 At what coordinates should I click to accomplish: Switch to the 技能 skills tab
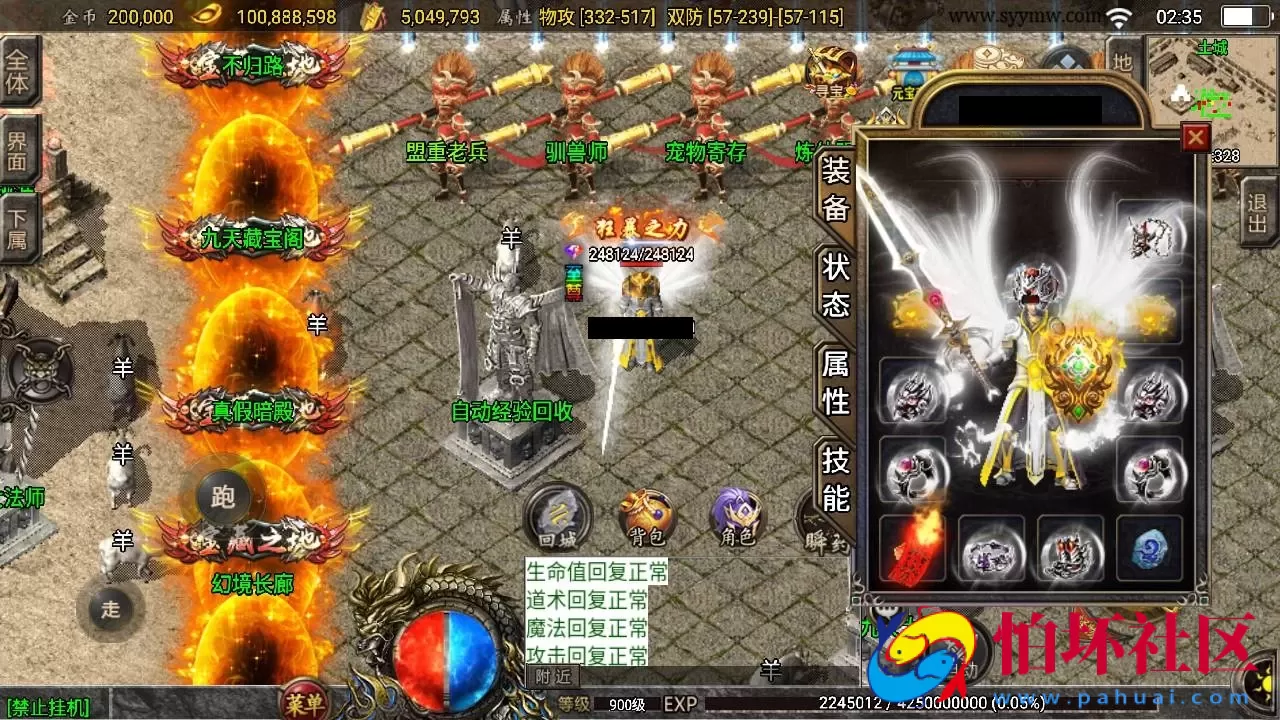tap(833, 478)
